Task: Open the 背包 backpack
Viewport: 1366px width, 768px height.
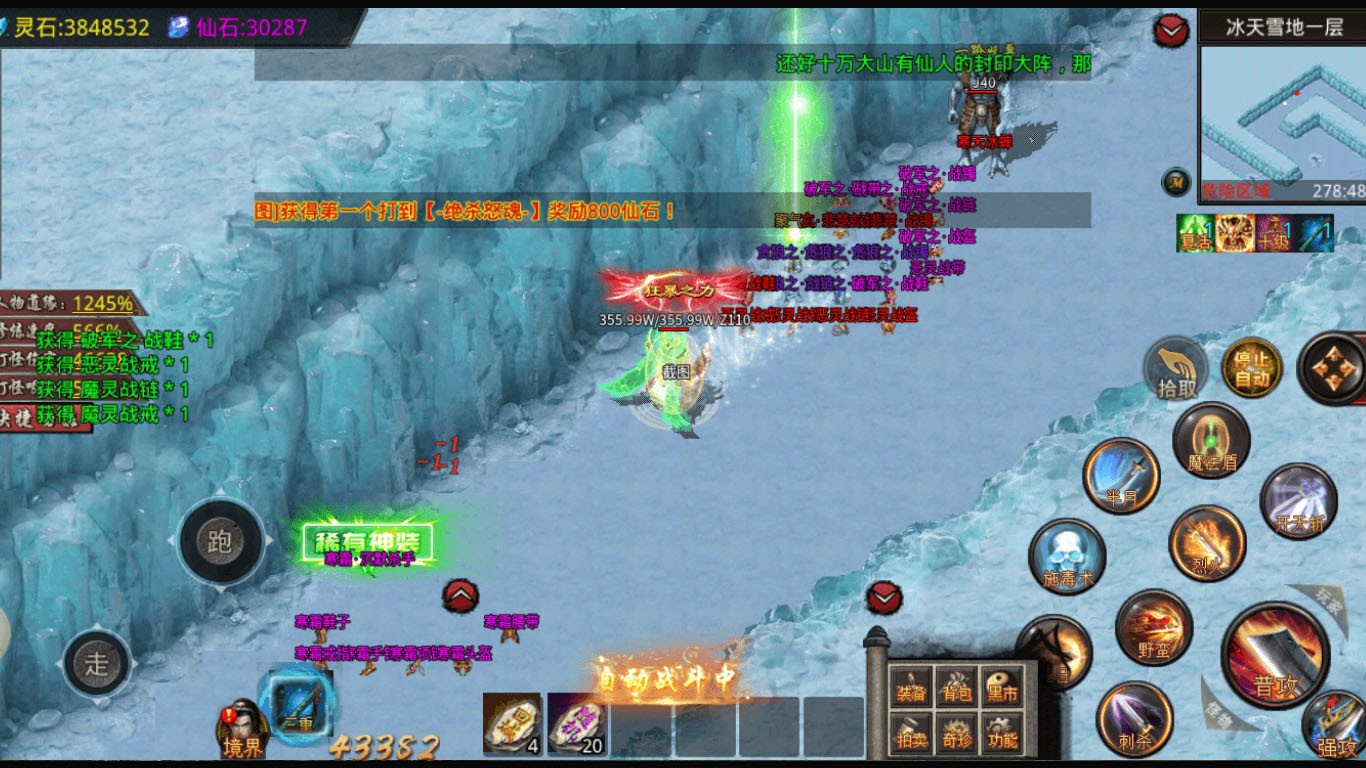Action: click(x=957, y=687)
